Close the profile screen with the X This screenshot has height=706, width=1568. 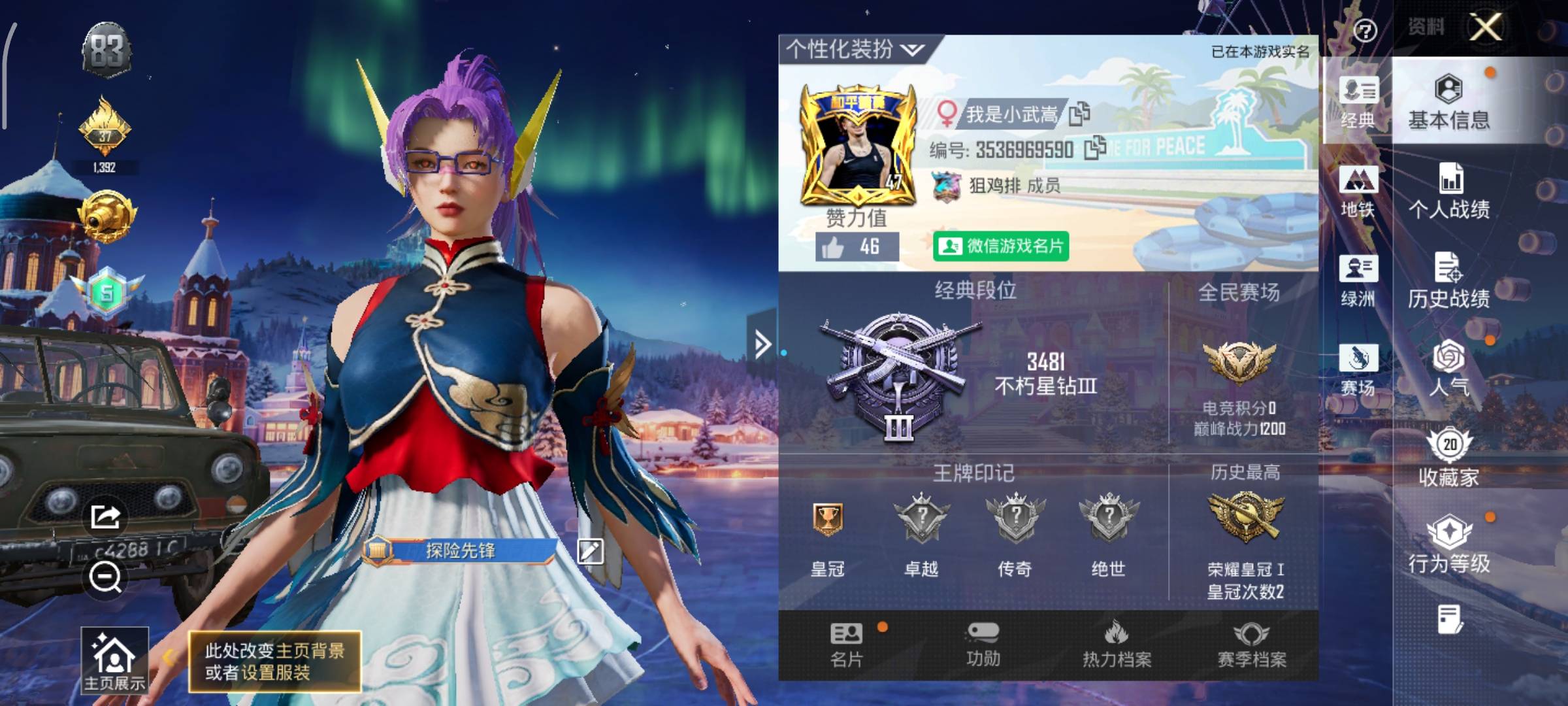1486,27
